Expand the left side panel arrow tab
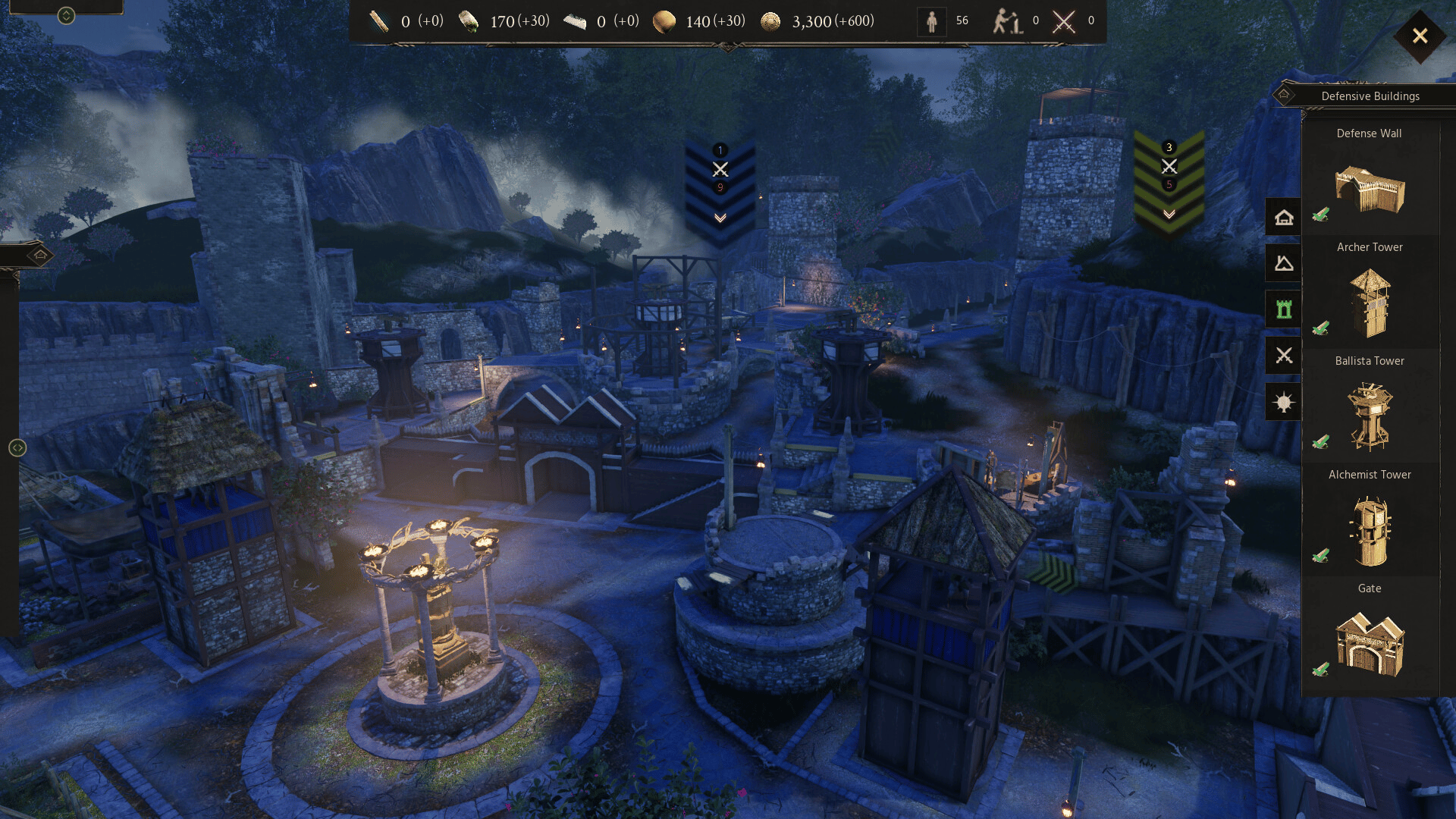Image resolution: width=1456 pixels, height=819 pixels. click(40, 256)
